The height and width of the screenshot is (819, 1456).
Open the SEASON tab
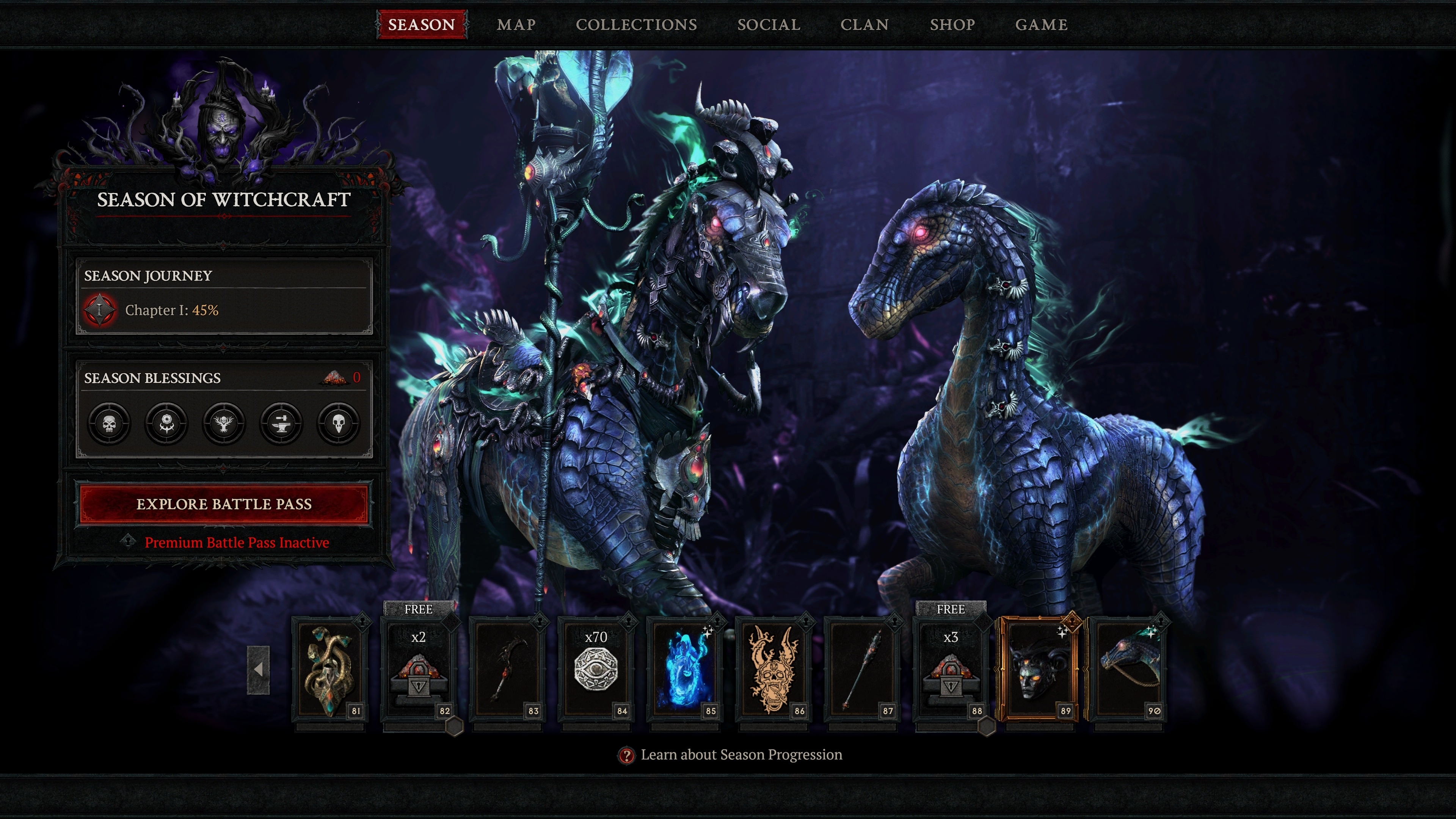[421, 24]
